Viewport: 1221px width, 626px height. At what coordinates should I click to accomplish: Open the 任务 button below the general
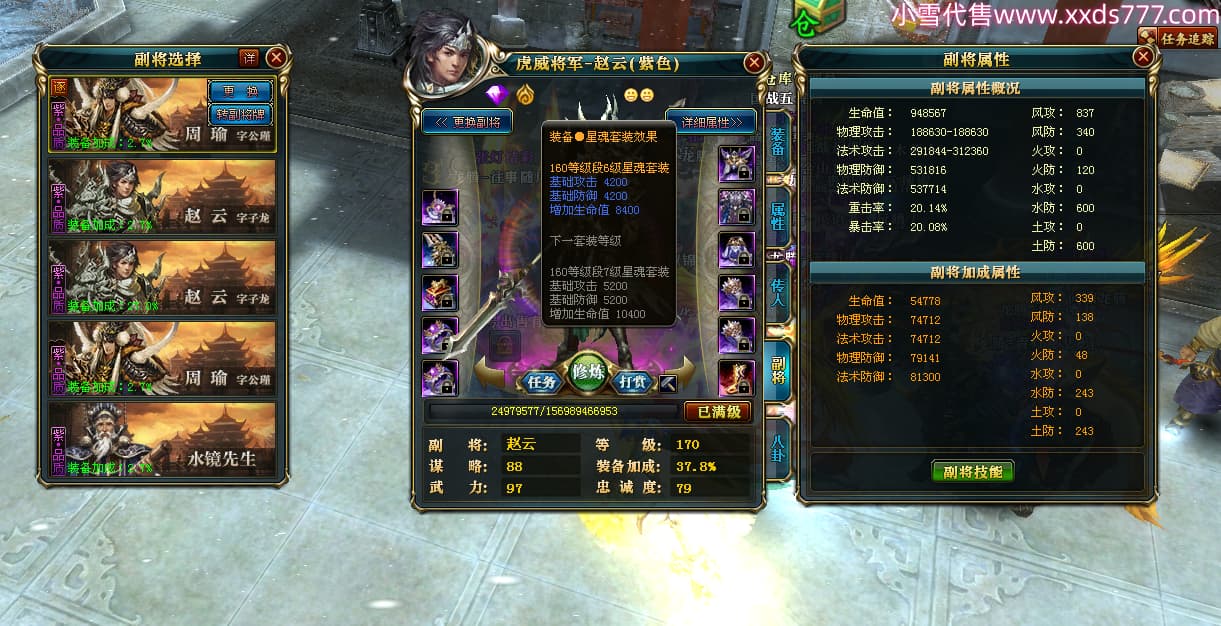click(542, 381)
